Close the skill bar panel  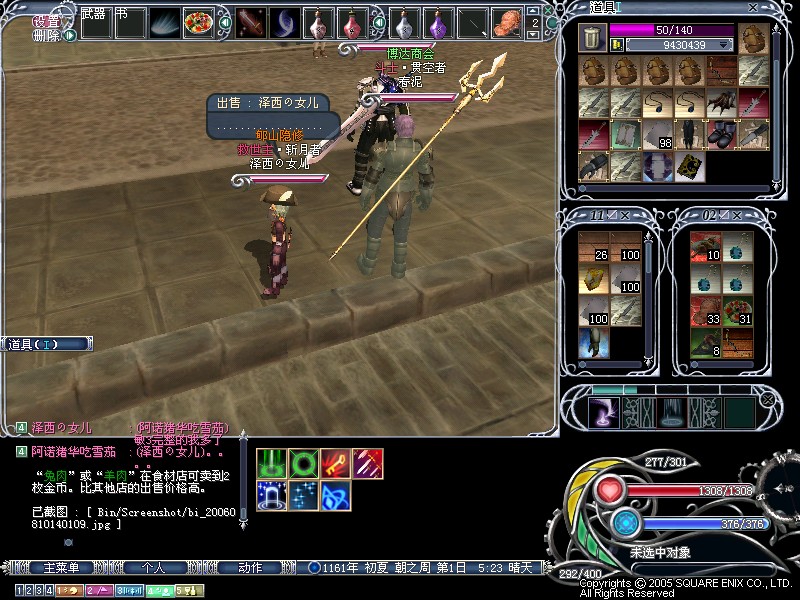767,399
